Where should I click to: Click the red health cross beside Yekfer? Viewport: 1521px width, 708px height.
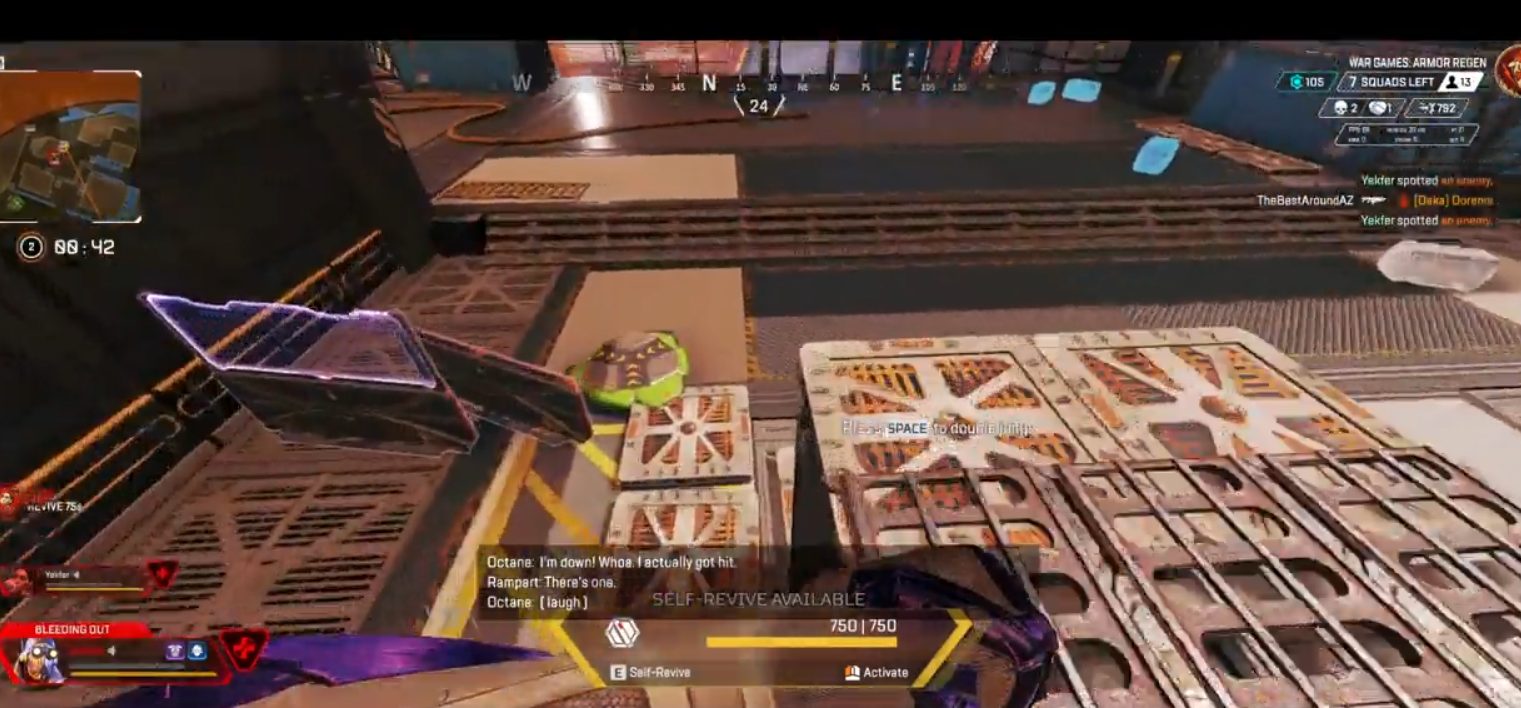162,574
